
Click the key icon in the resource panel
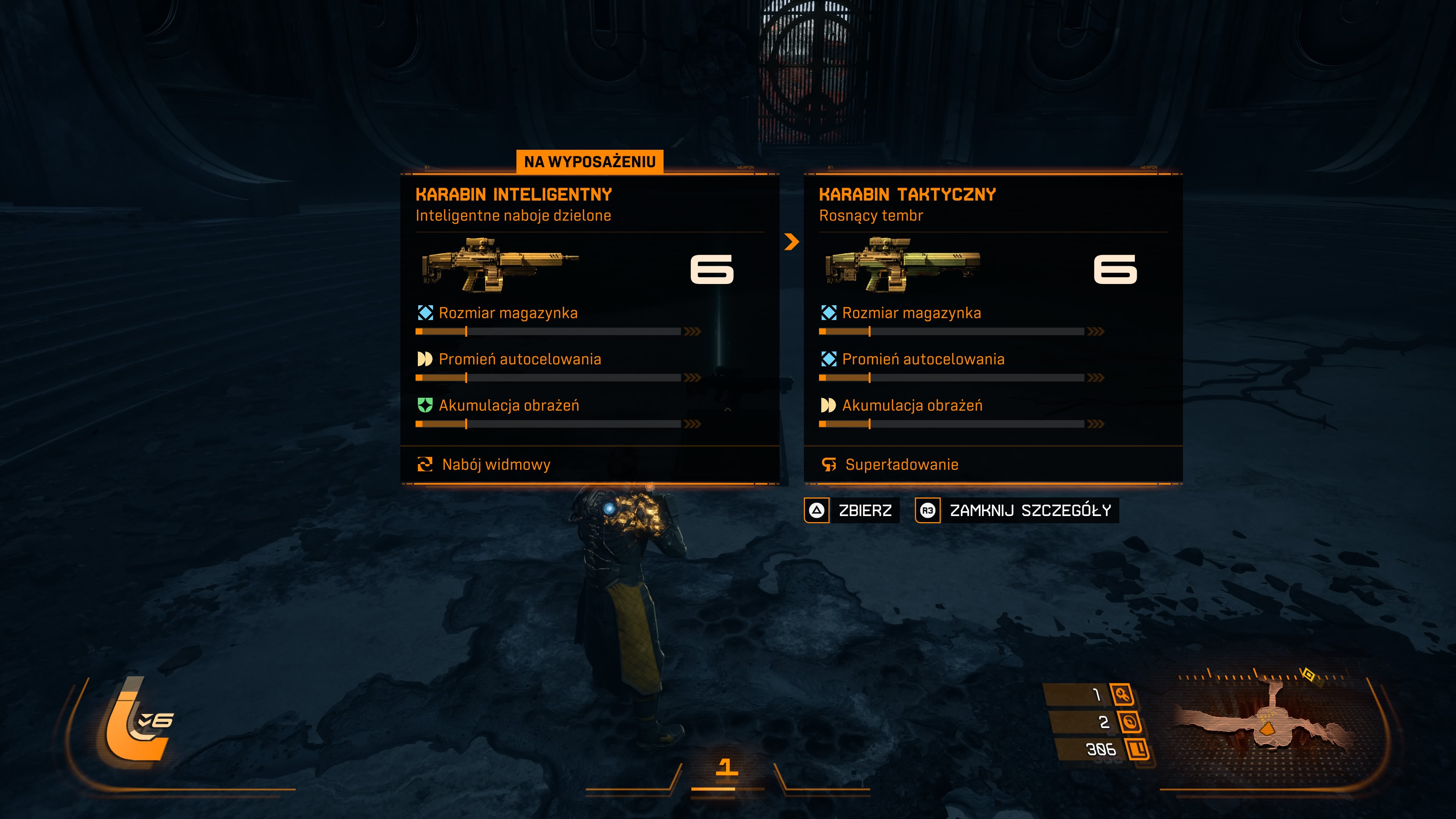[1122, 694]
